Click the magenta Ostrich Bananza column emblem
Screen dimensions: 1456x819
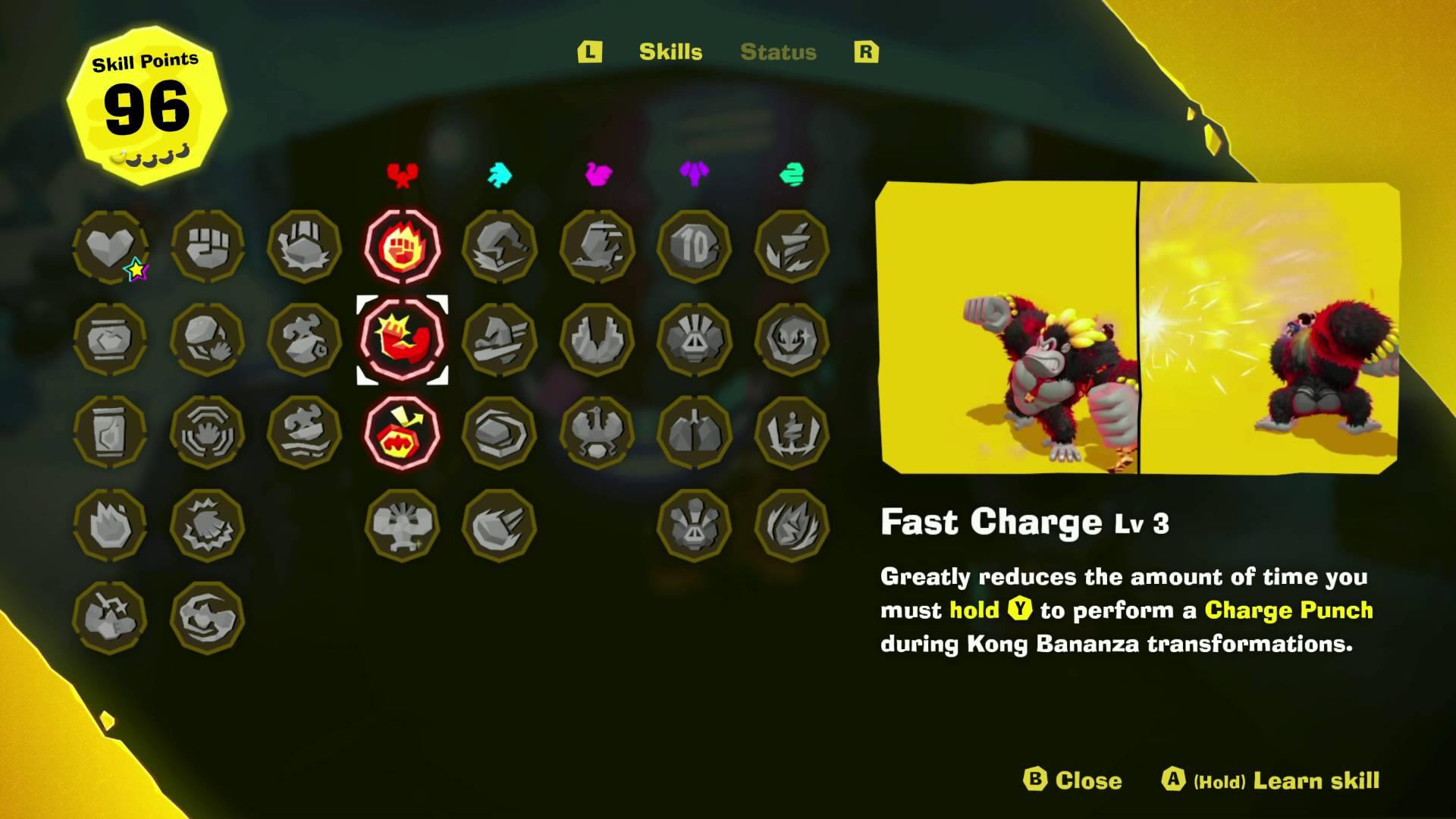[x=599, y=175]
